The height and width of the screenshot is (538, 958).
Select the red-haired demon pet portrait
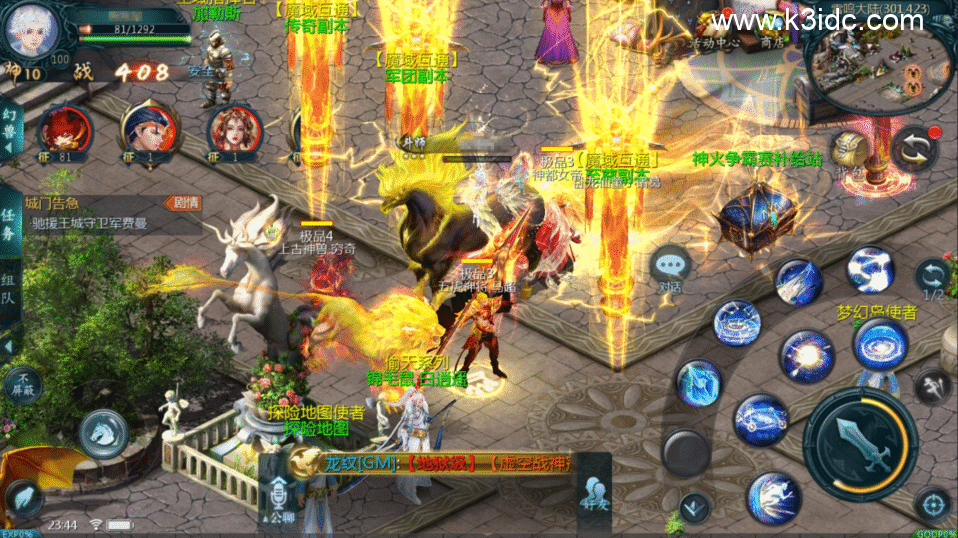[x=65, y=131]
